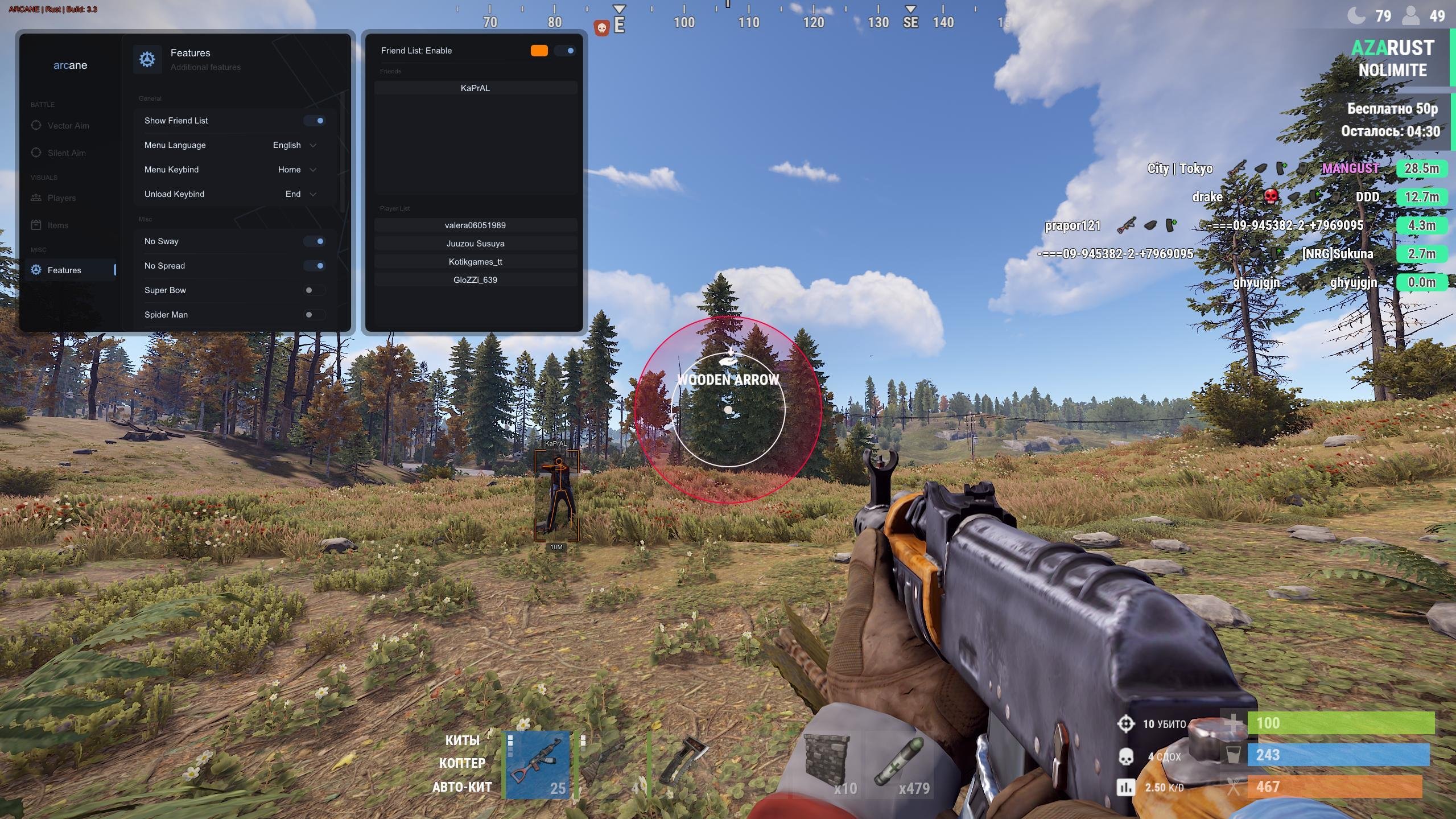Open the Players section under Visuals
Image resolution: width=1456 pixels, height=819 pixels.
[63, 197]
